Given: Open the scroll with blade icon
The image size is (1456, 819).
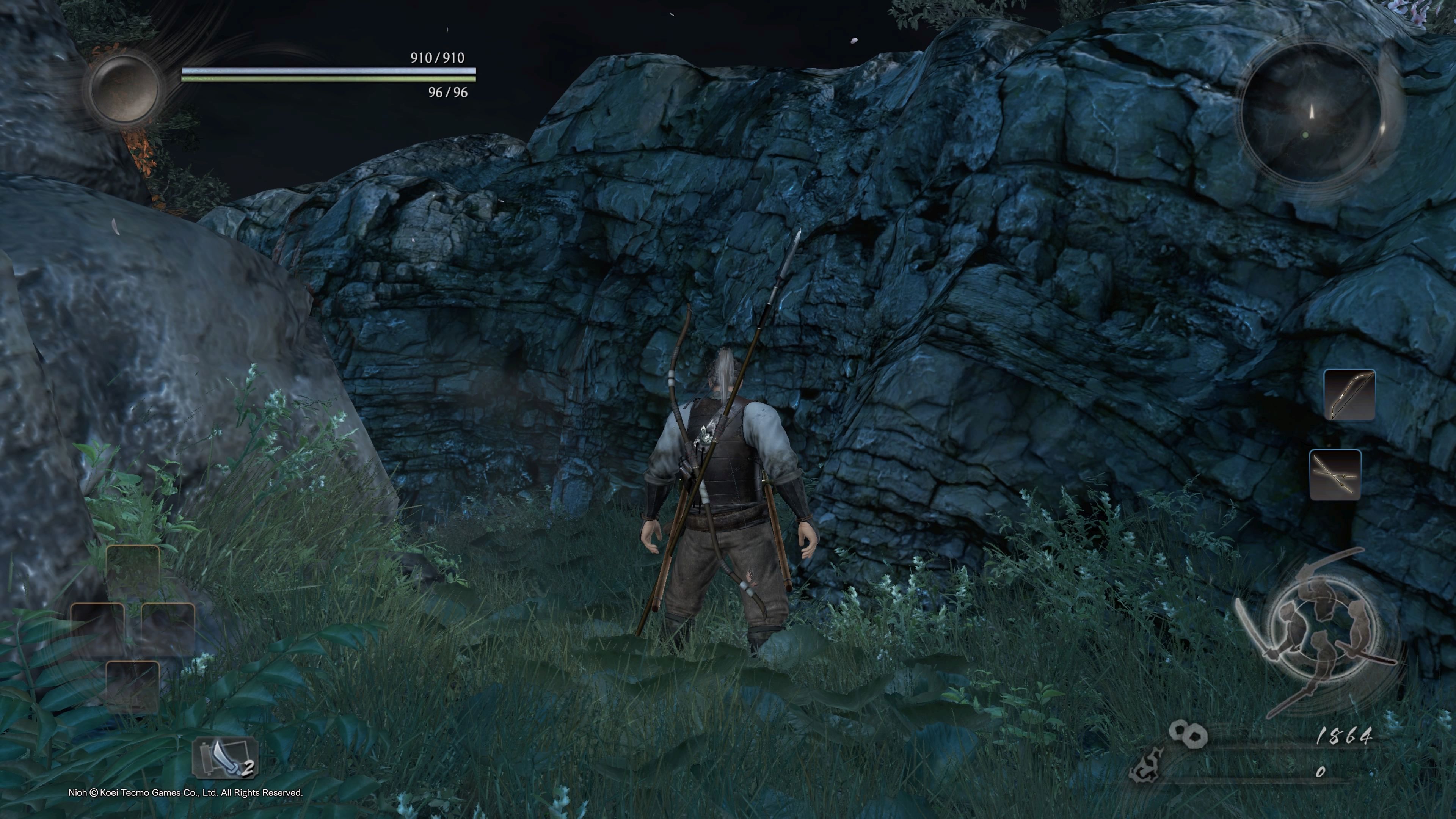Looking at the screenshot, I should pyautogui.click(x=226, y=758).
